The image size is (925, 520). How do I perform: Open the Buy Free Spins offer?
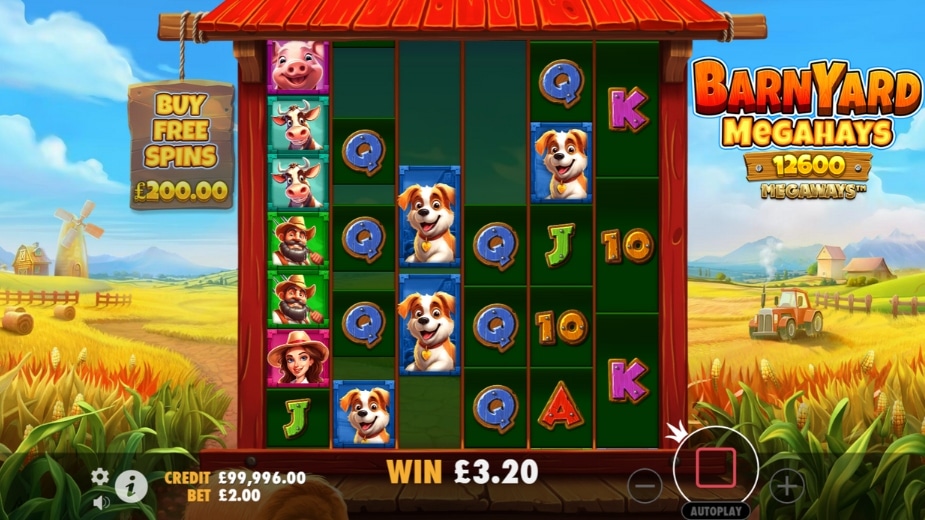click(x=181, y=147)
